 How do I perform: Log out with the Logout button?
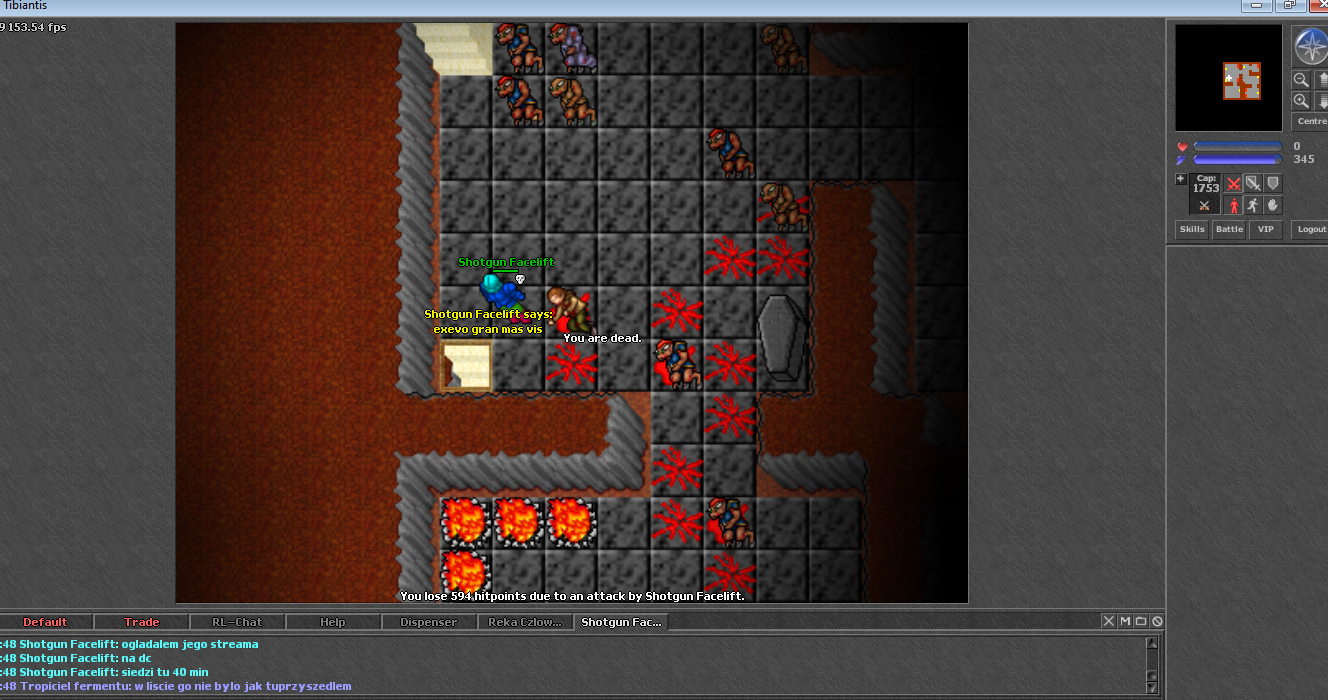1310,229
